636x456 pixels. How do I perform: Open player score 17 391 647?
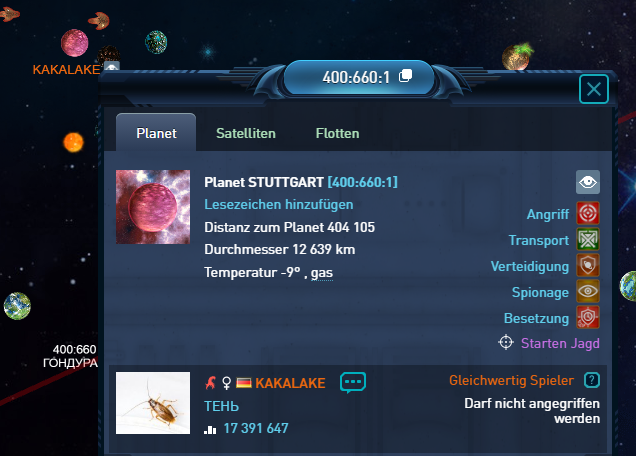click(x=255, y=429)
